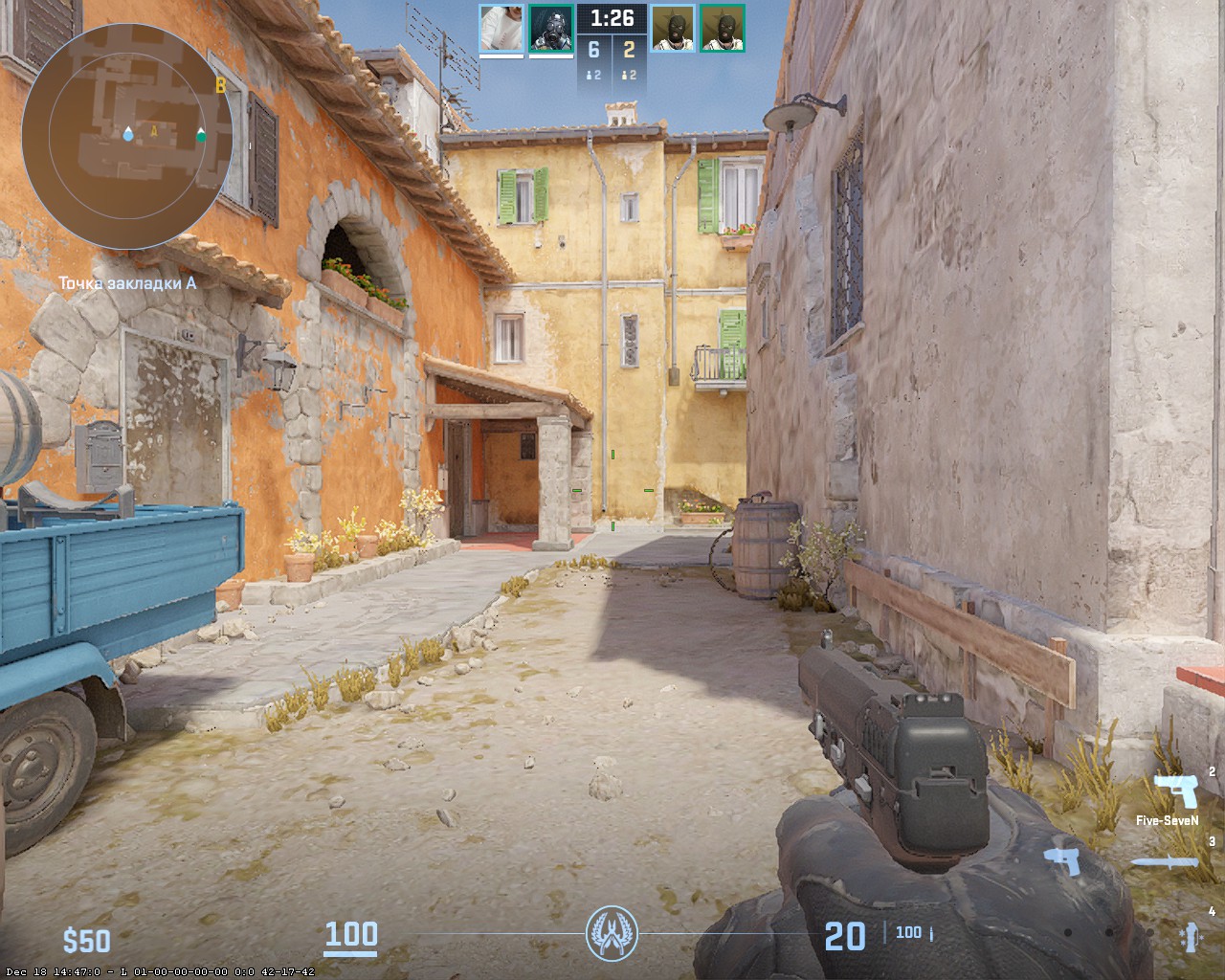This screenshot has height=980, width=1225.
Task: Select the Five-SeveN pistol icon in slot 2
Action: click(x=1176, y=791)
